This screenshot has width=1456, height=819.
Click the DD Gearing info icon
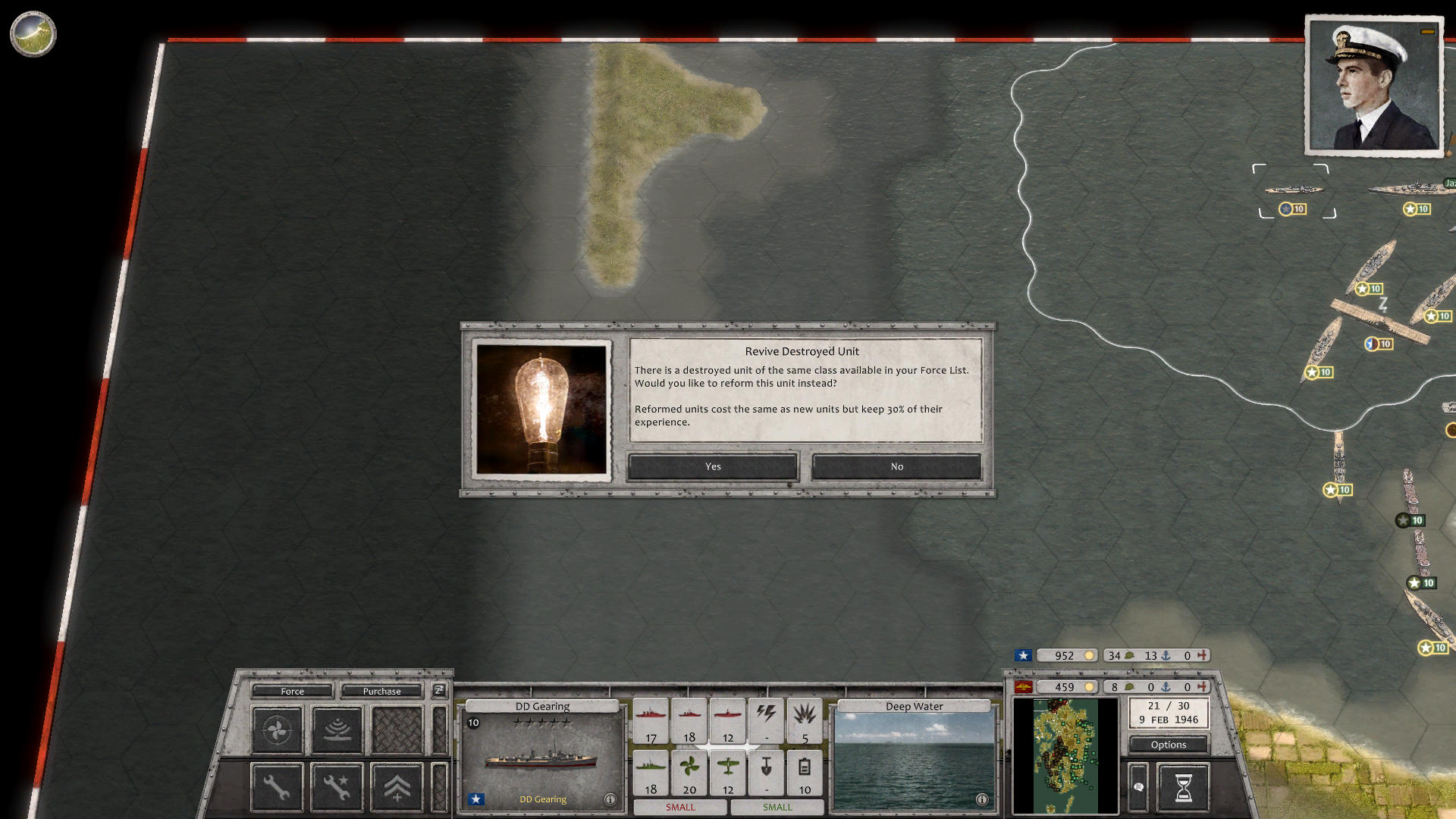point(610,799)
